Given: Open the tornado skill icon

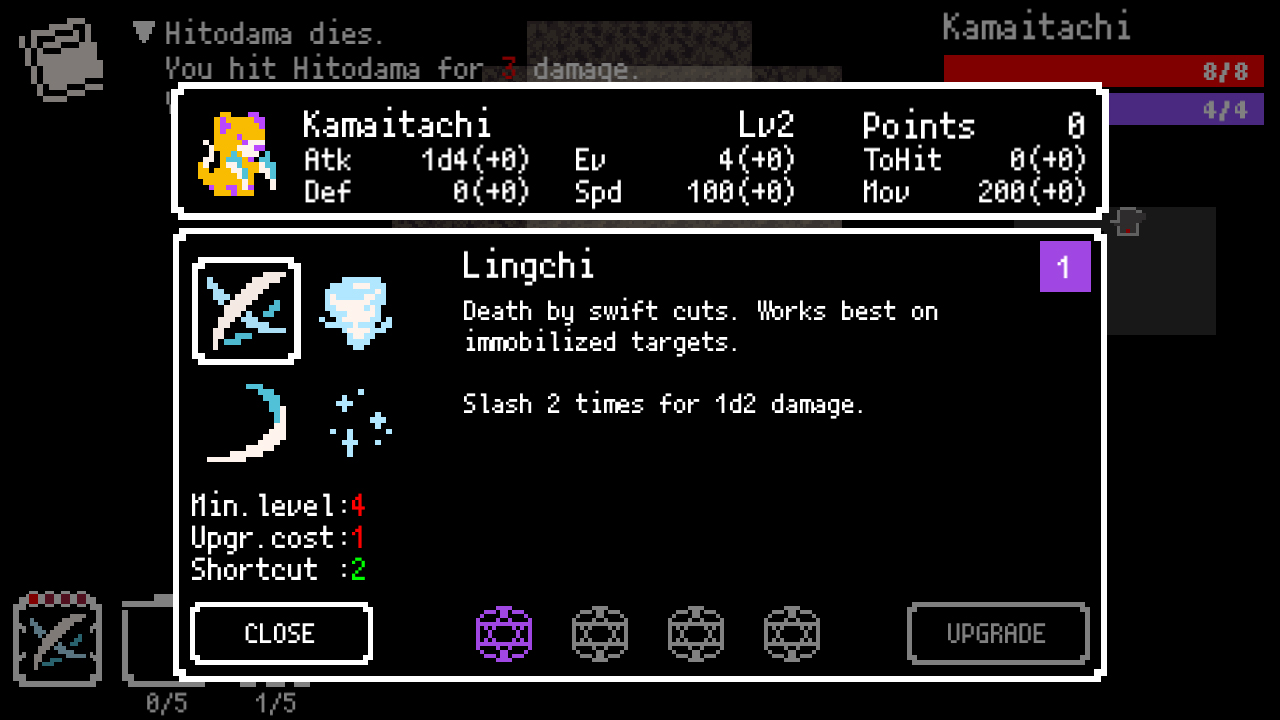Looking at the screenshot, I should 357,310.
